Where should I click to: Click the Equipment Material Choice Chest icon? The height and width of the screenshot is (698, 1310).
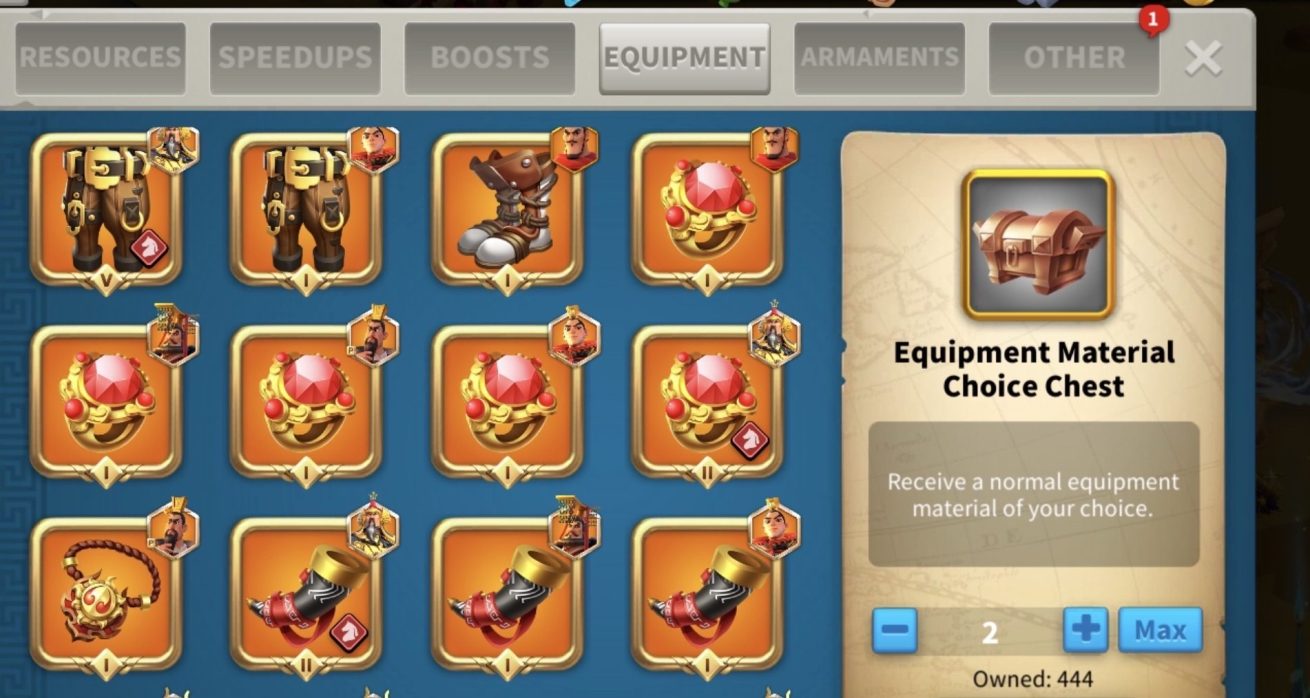(x=1038, y=245)
